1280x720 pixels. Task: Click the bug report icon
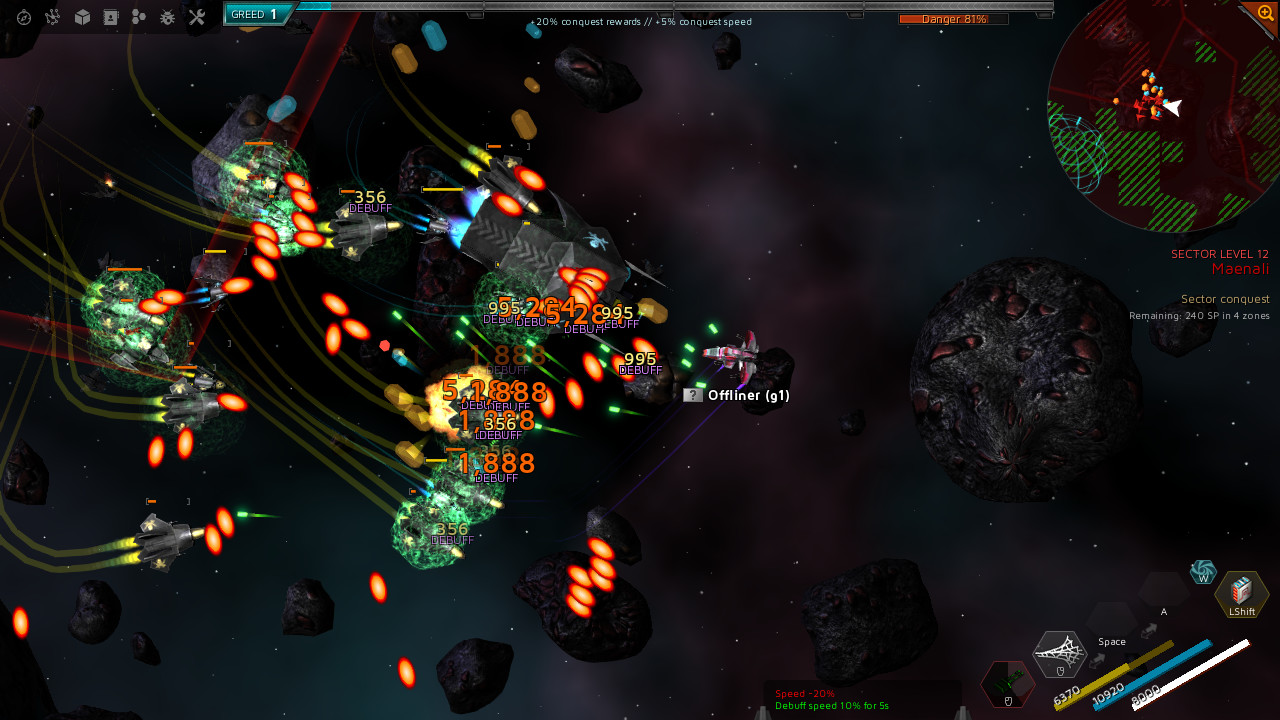tap(168, 17)
